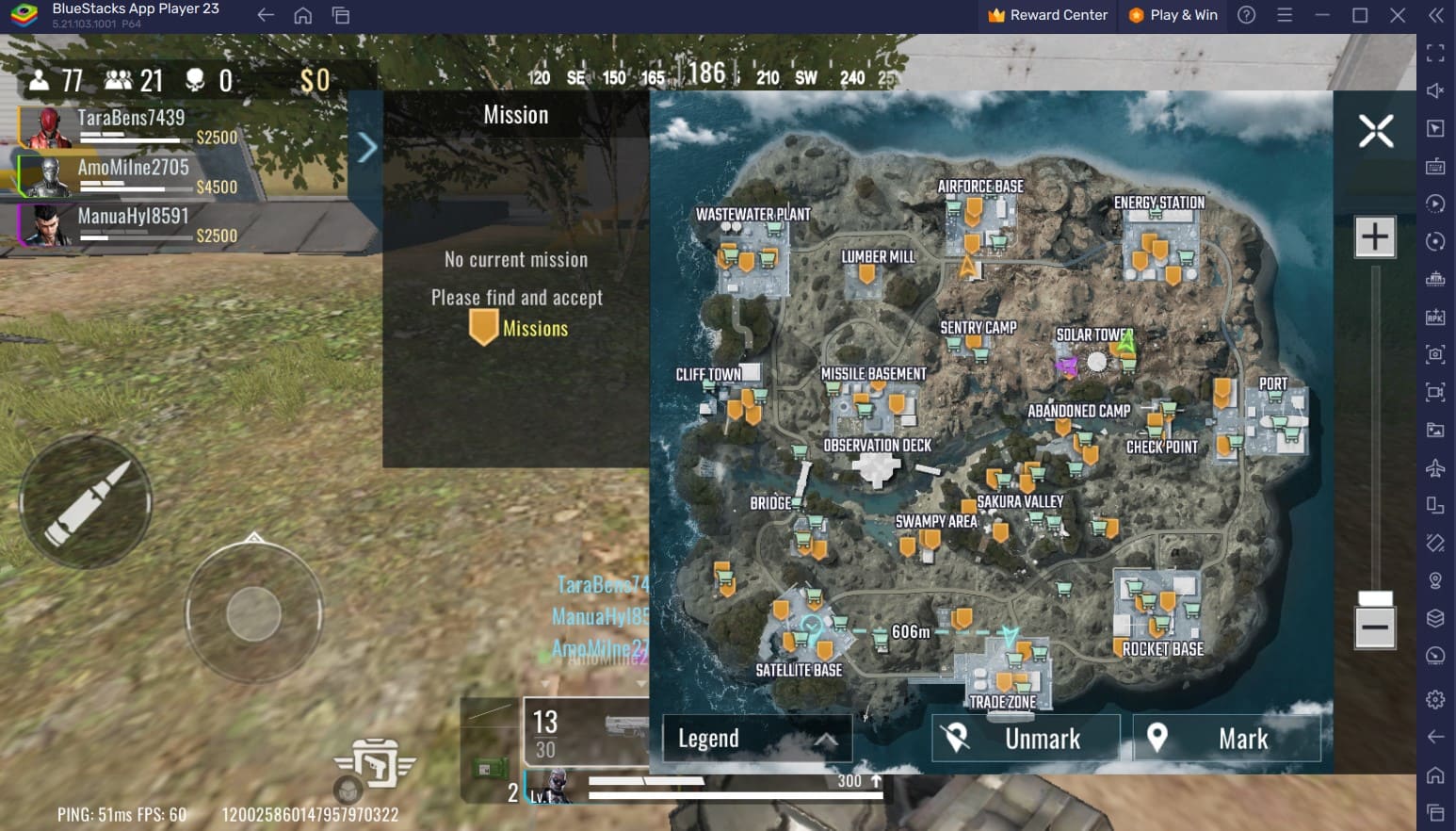Tap the weapon slot showing 13 ammo
The image size is (1456, 831).
point(586,733)
